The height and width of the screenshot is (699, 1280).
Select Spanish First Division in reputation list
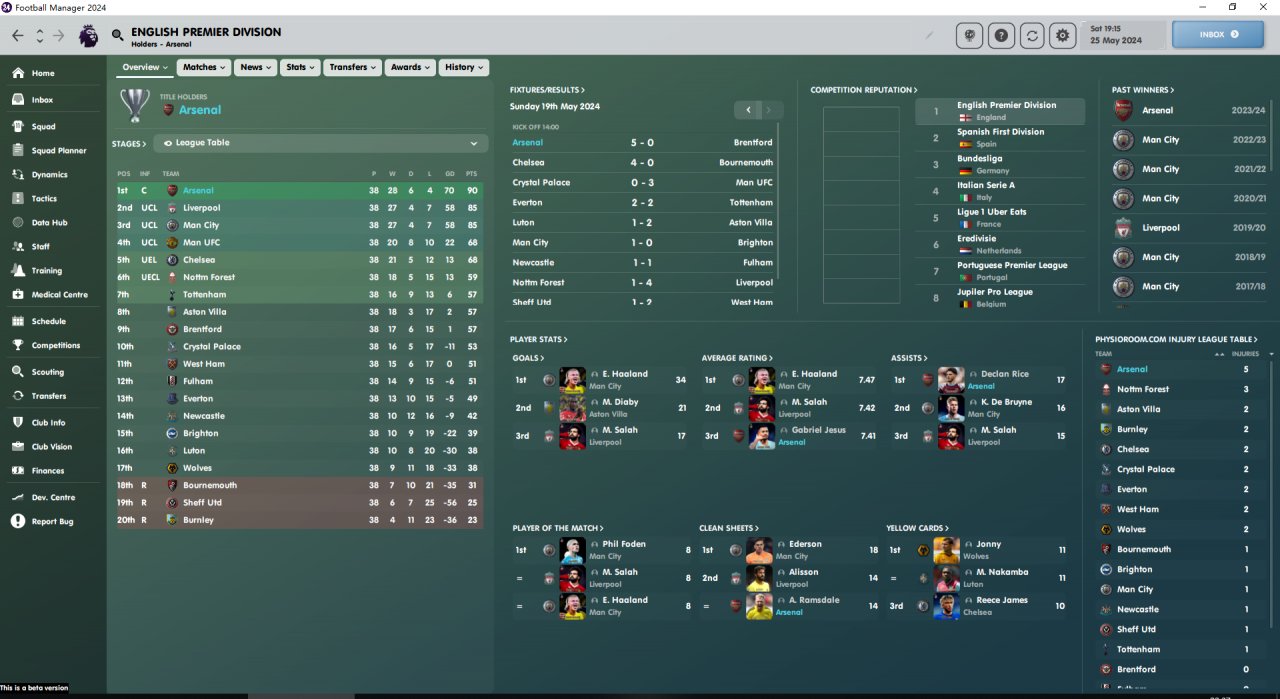tap(1000, 137)
